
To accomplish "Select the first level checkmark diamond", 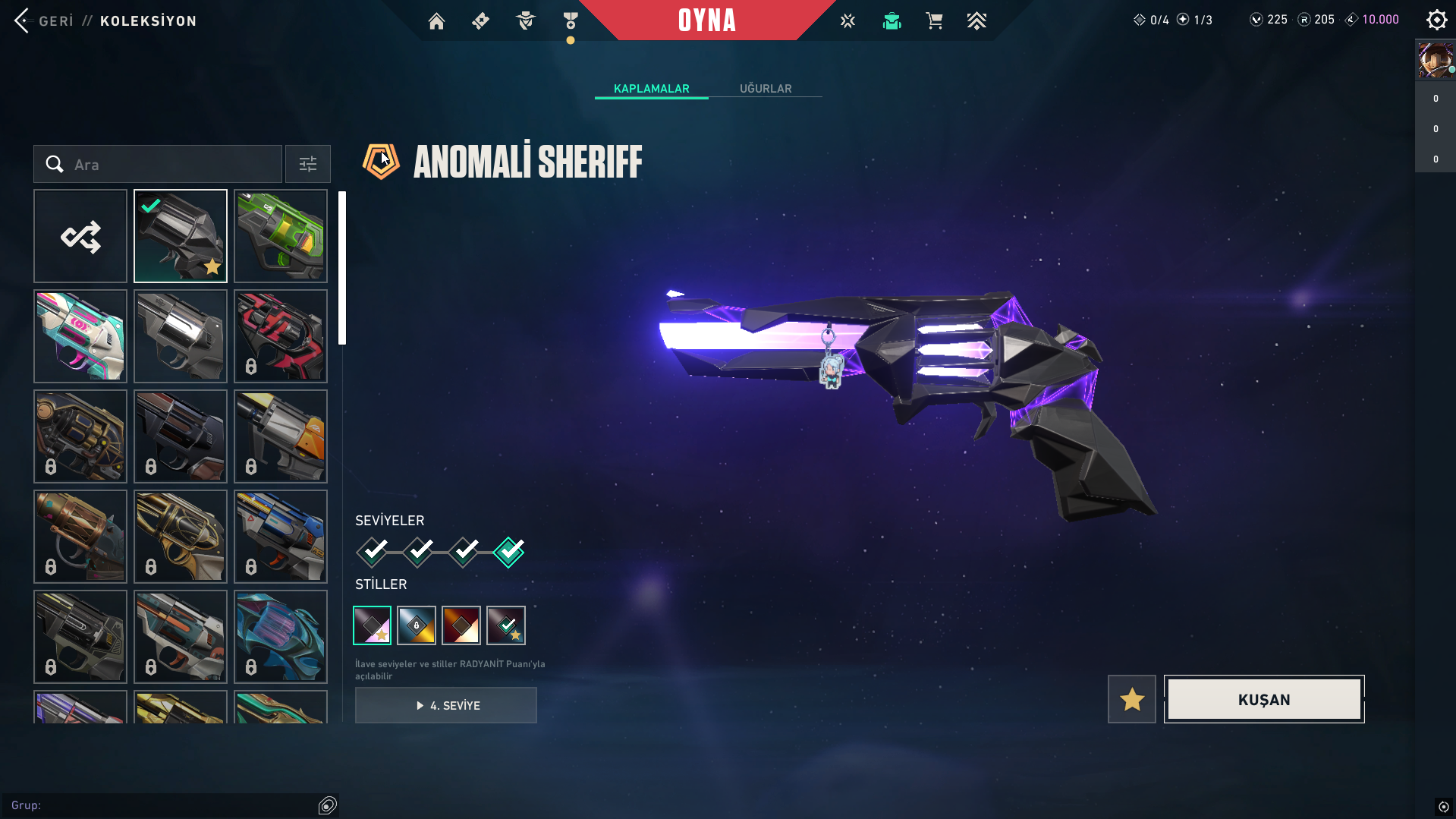I will [x=373, y=552].
